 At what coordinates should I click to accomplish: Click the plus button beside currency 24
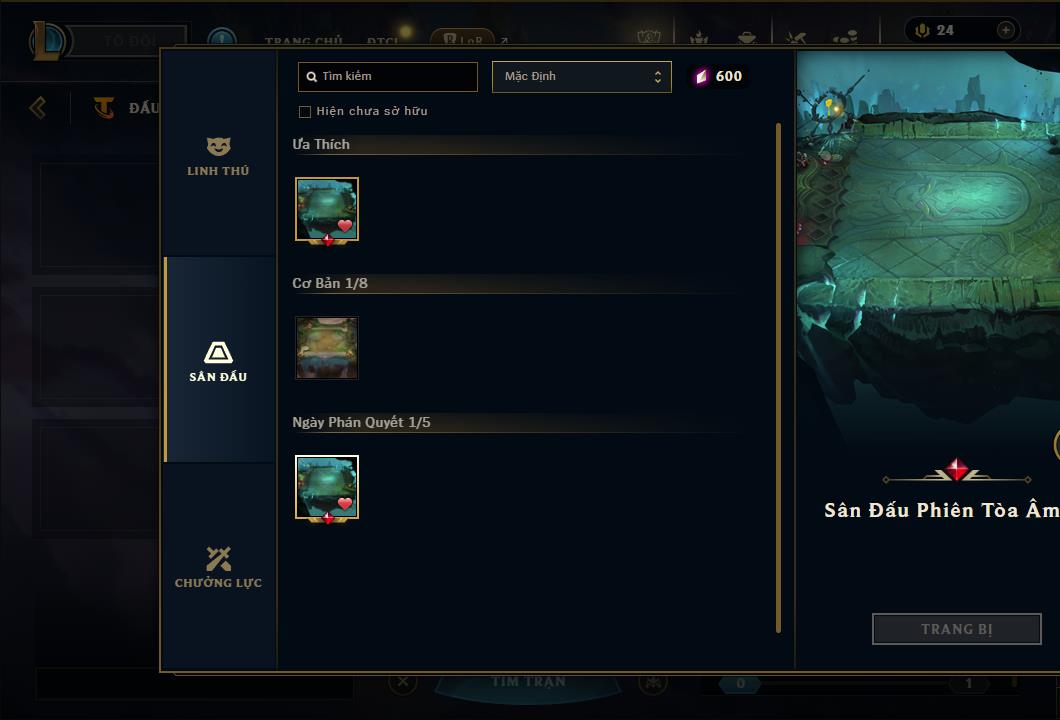pyautogui.click(x=1005, y=30)
